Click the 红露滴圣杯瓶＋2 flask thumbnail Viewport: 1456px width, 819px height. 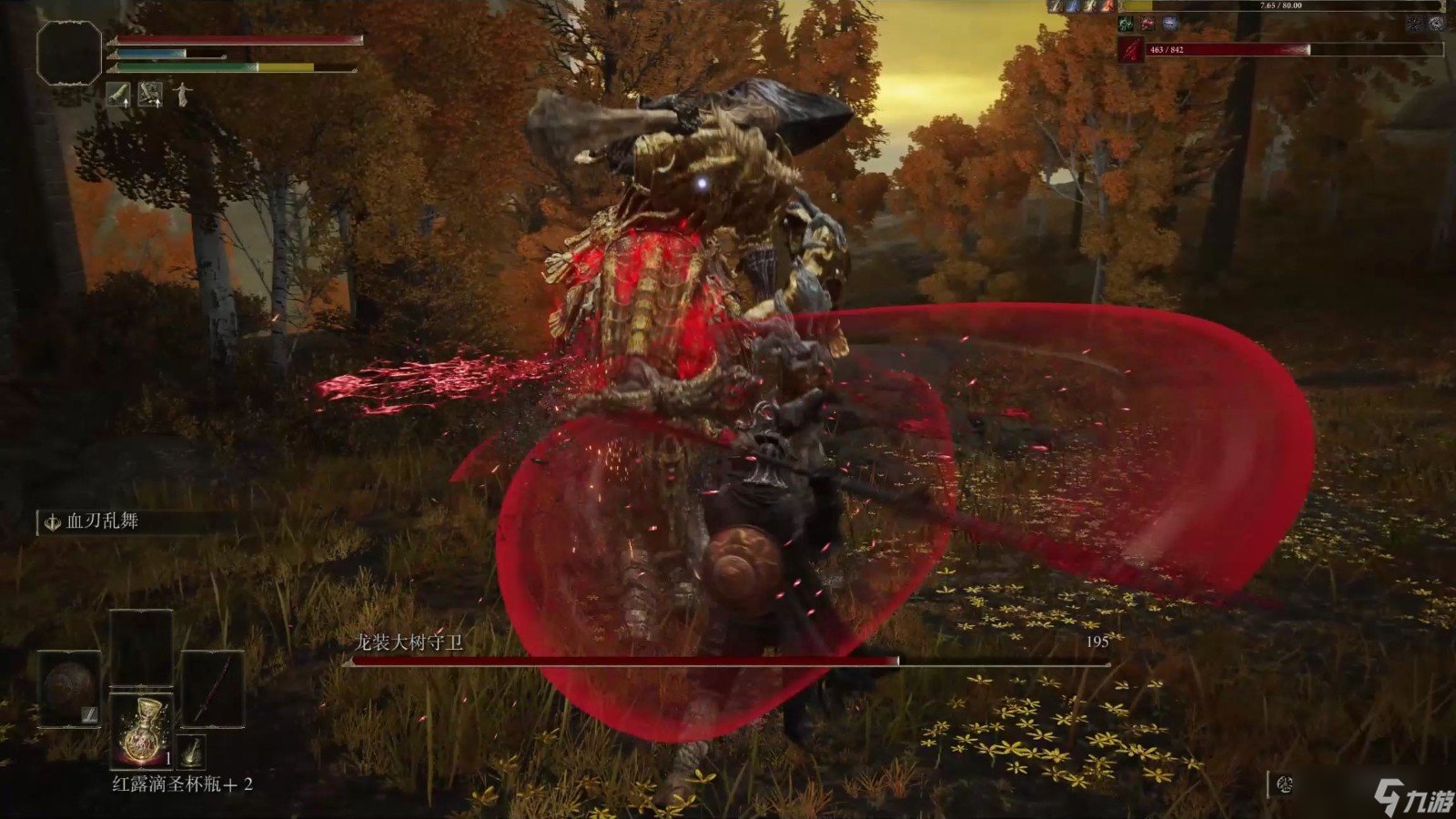coord(143,732)
